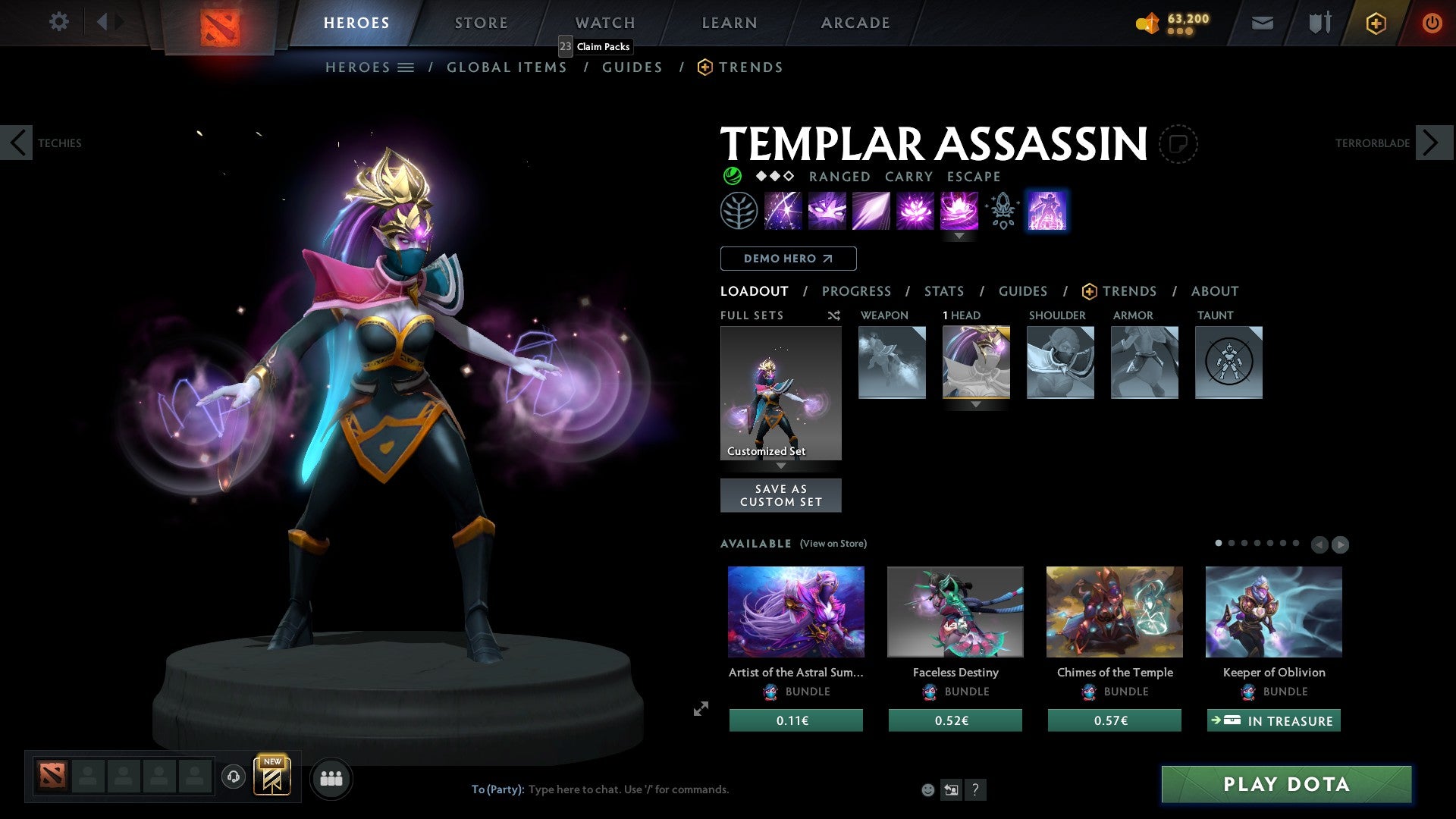Open the View on Store link
1456x819 pixels.
(833, 543)
